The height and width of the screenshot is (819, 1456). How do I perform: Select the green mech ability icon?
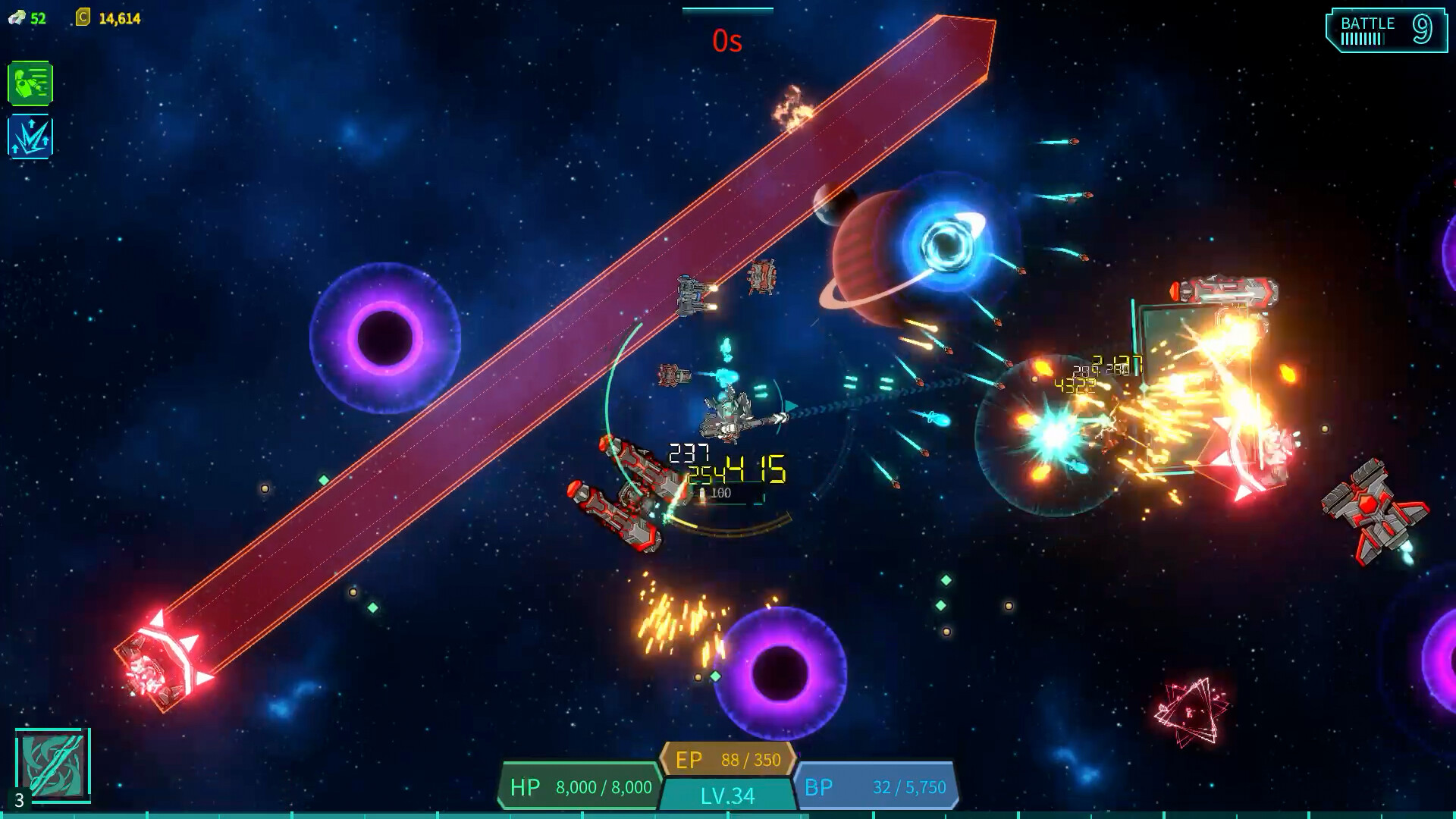tap(30, 84)
